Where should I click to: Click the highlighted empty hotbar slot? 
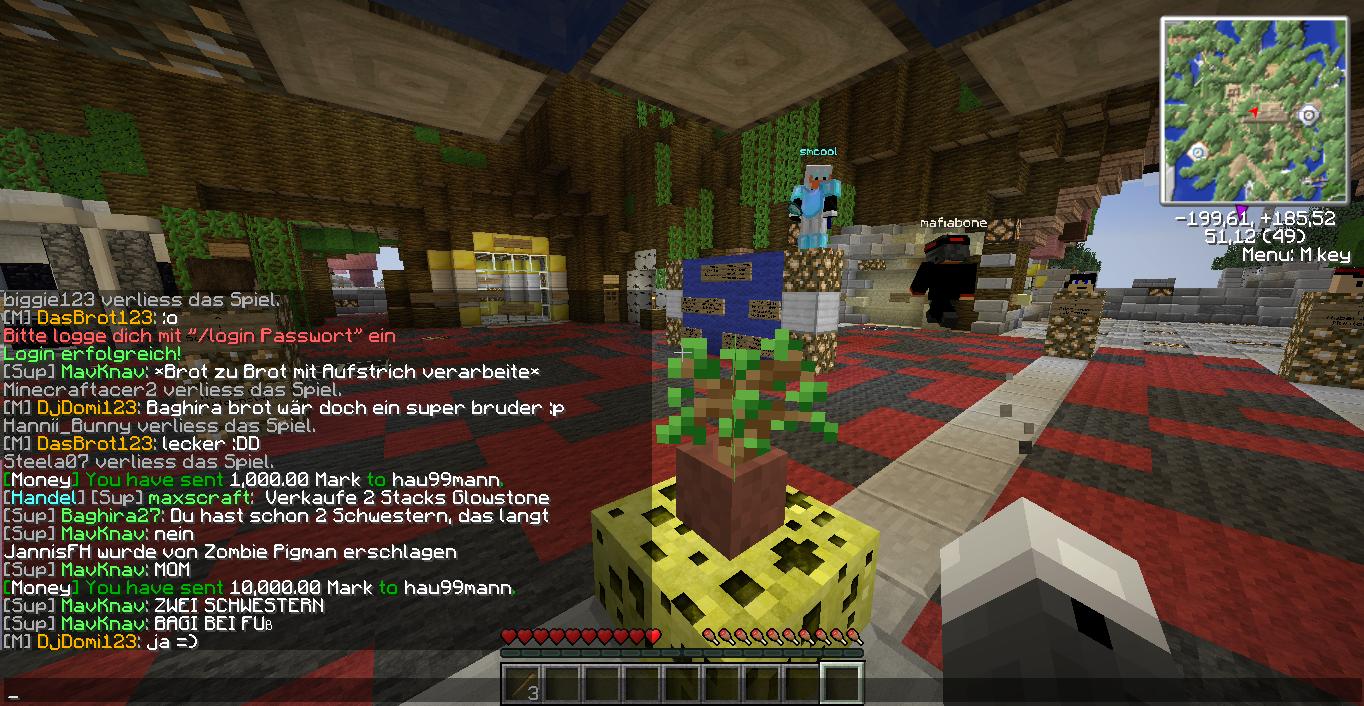point(841,684)
